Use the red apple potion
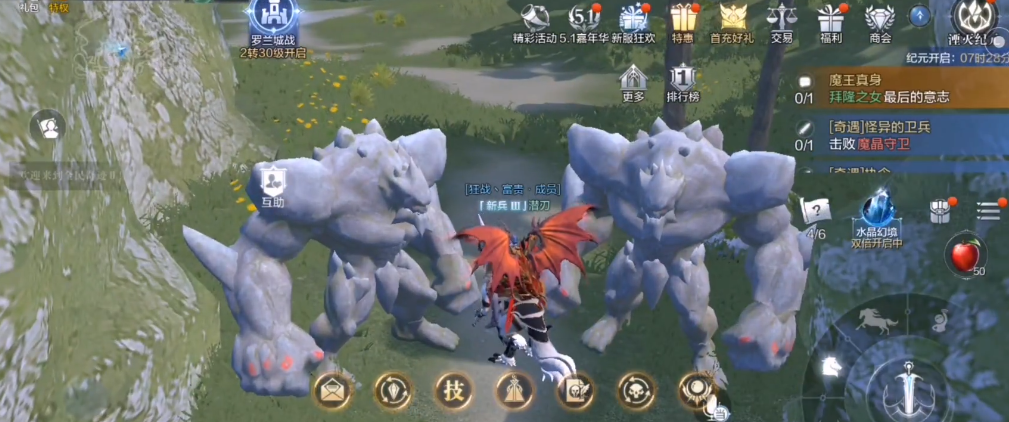This screenshot has width=1009, height=422. point(965,257)
